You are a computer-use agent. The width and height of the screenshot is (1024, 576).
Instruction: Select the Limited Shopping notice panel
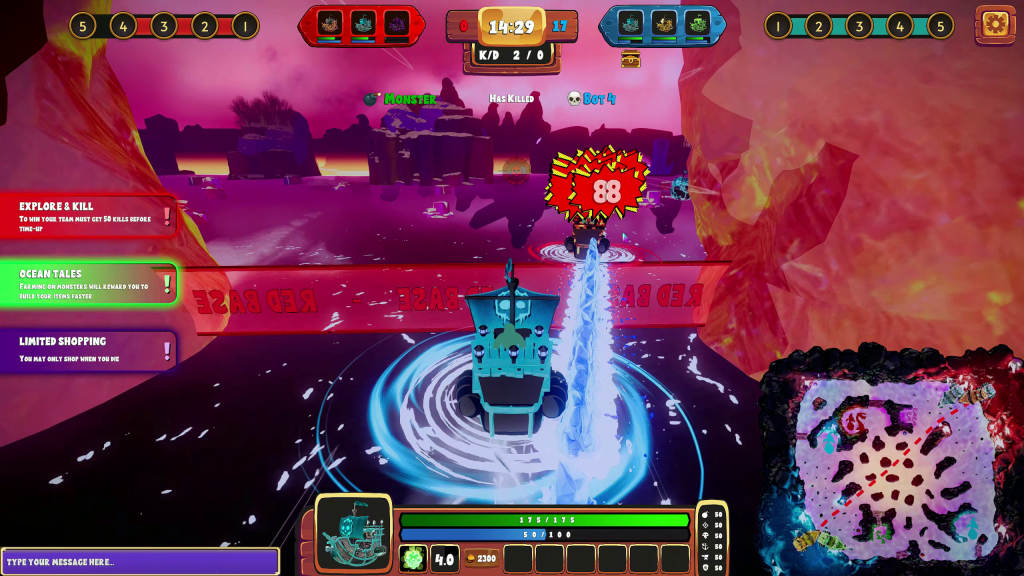click(x=88, y=350)
